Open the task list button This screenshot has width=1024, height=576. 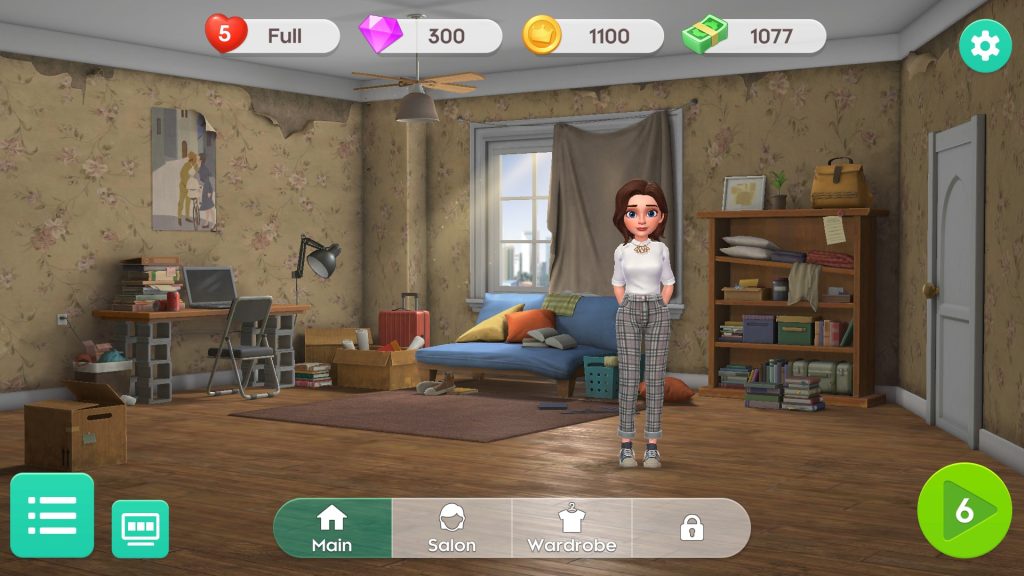(x=52, y=515)
